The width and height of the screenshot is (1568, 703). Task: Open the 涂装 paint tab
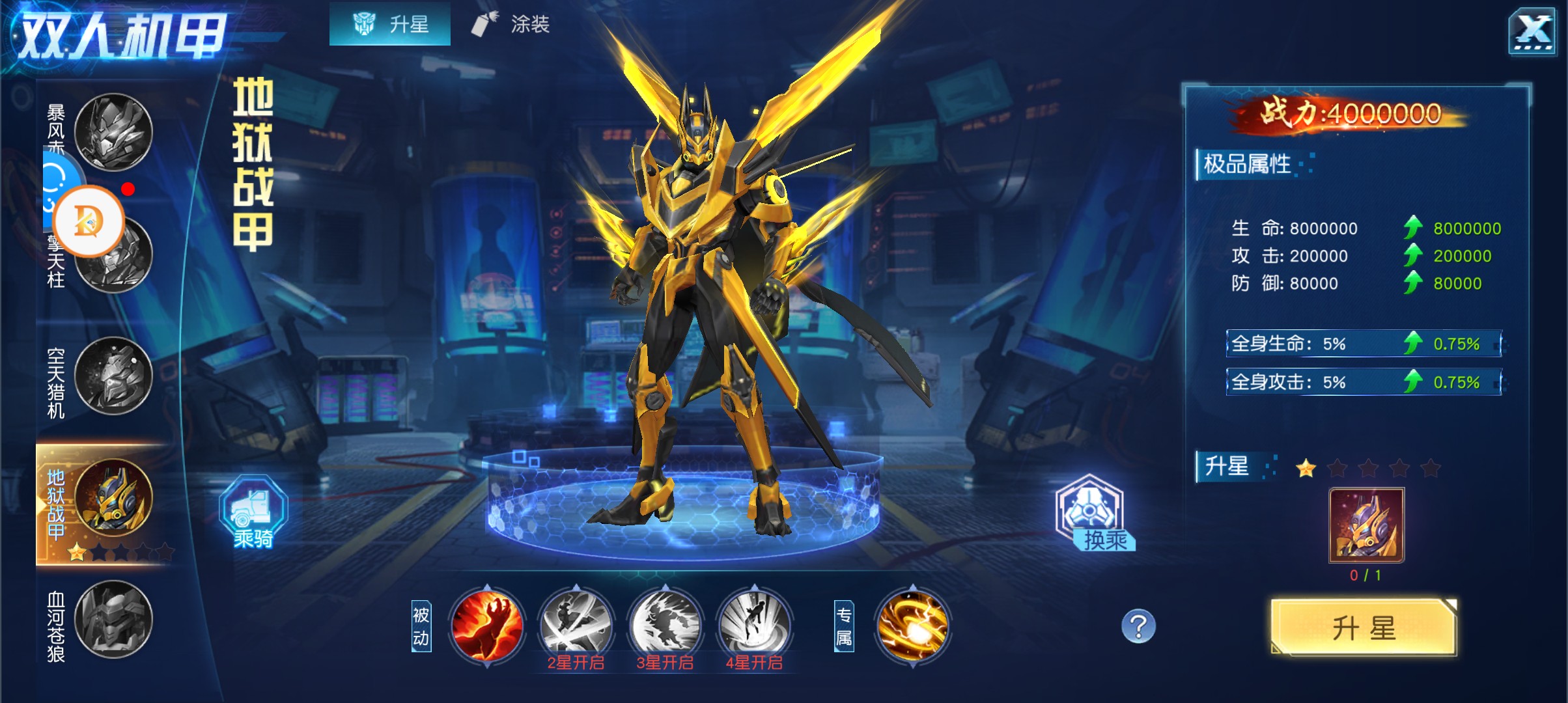[511, 25]
